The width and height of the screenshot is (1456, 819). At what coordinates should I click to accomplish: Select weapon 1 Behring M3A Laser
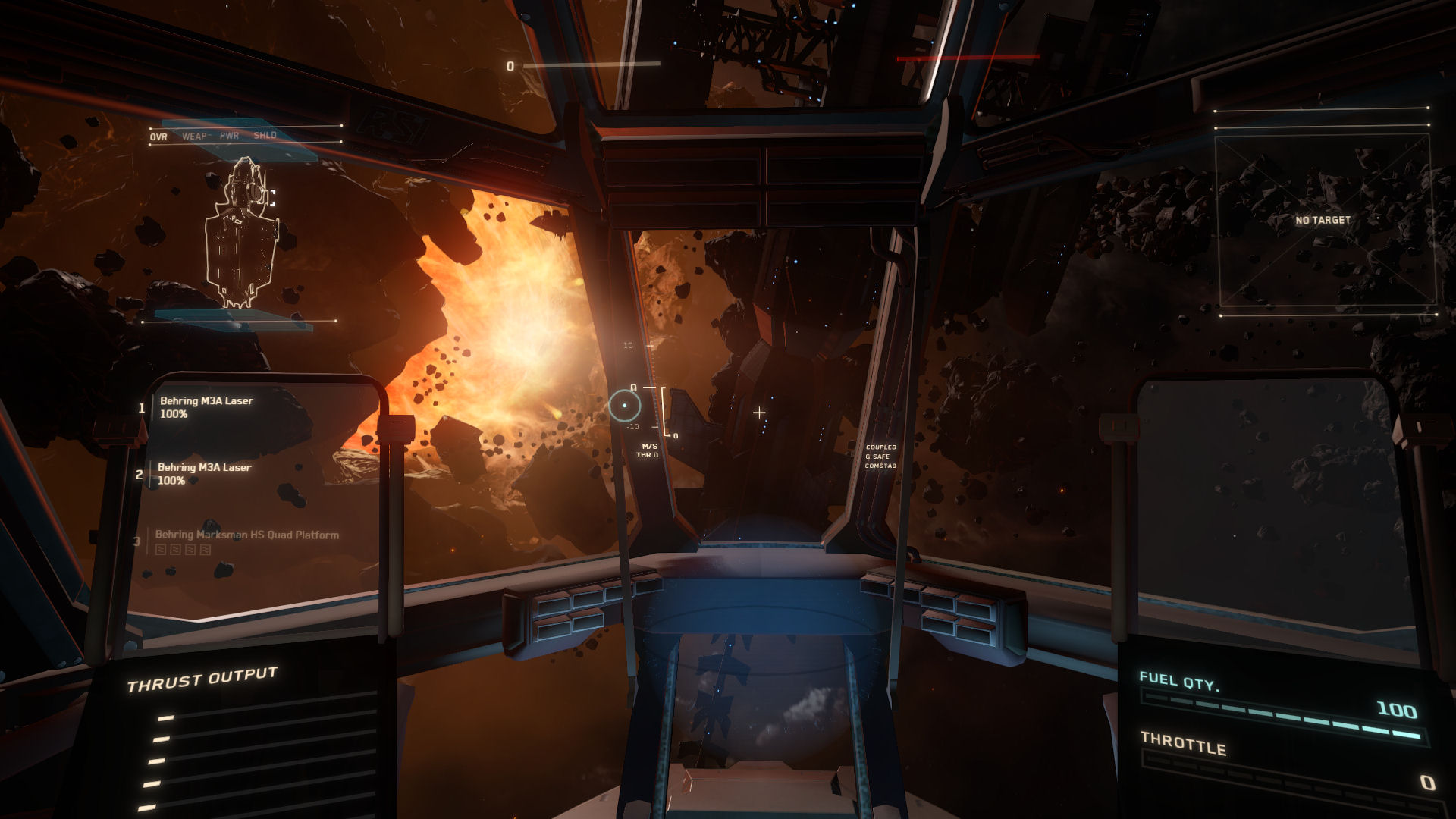(x=206, y=406)
